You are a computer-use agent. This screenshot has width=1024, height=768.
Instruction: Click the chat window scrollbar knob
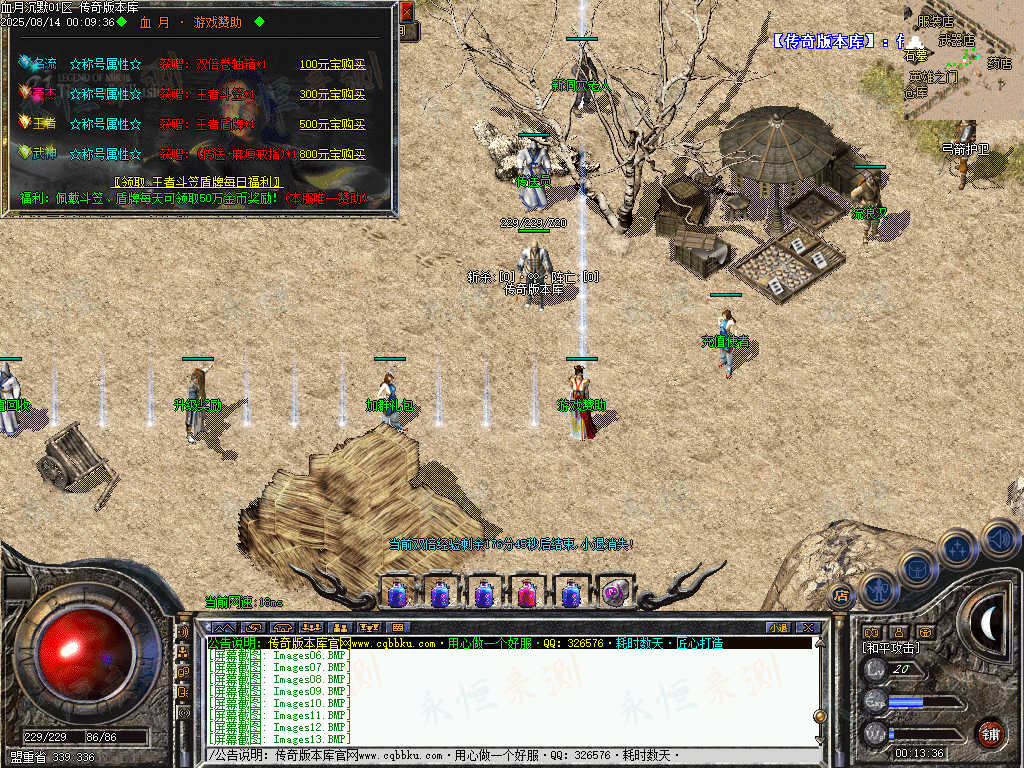click(x=820, y=716)
